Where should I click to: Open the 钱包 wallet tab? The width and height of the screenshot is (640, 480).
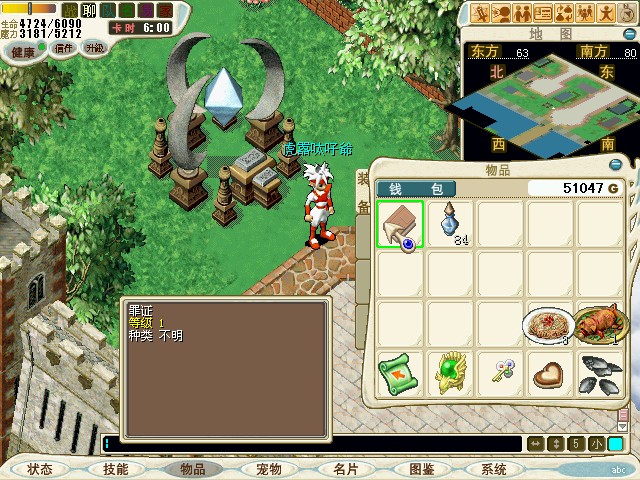click(416, 188)
